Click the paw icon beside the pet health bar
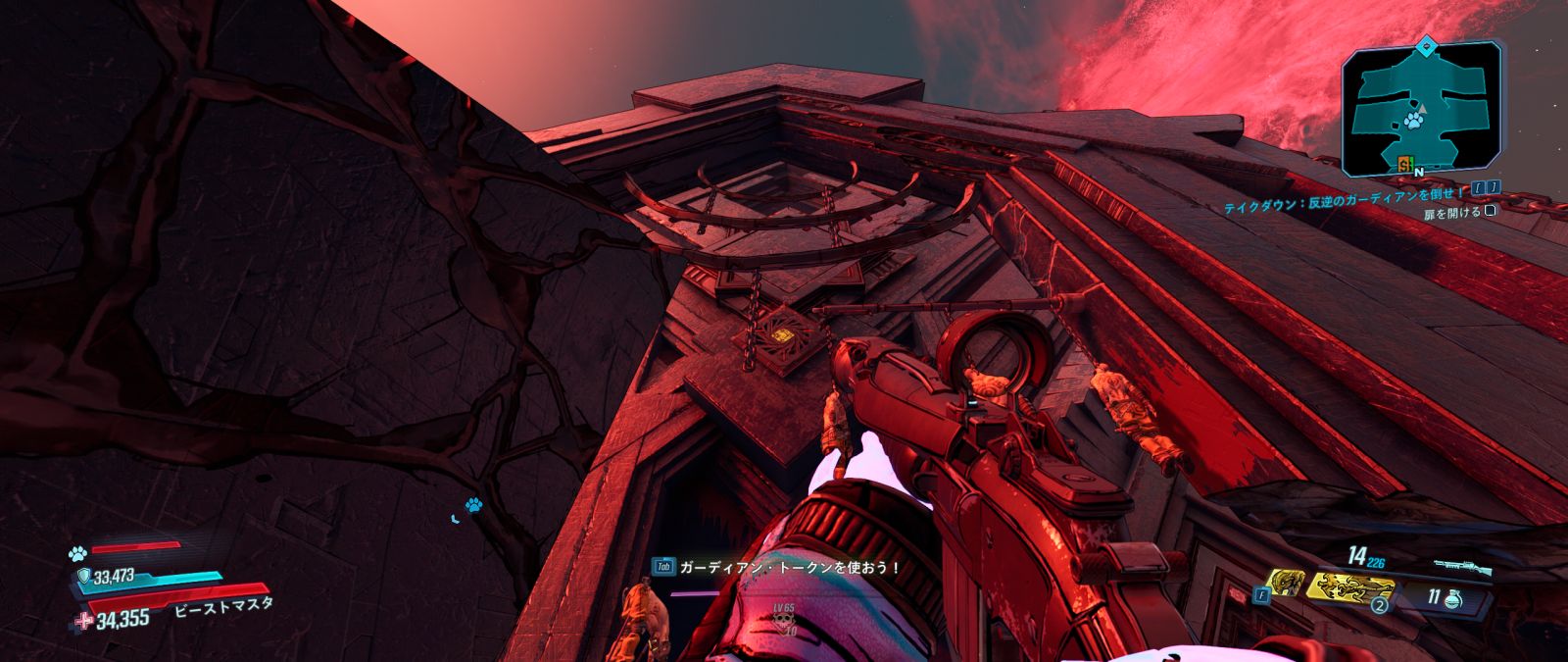Screen dimensions: 1568x662 (x=77, y=553)
